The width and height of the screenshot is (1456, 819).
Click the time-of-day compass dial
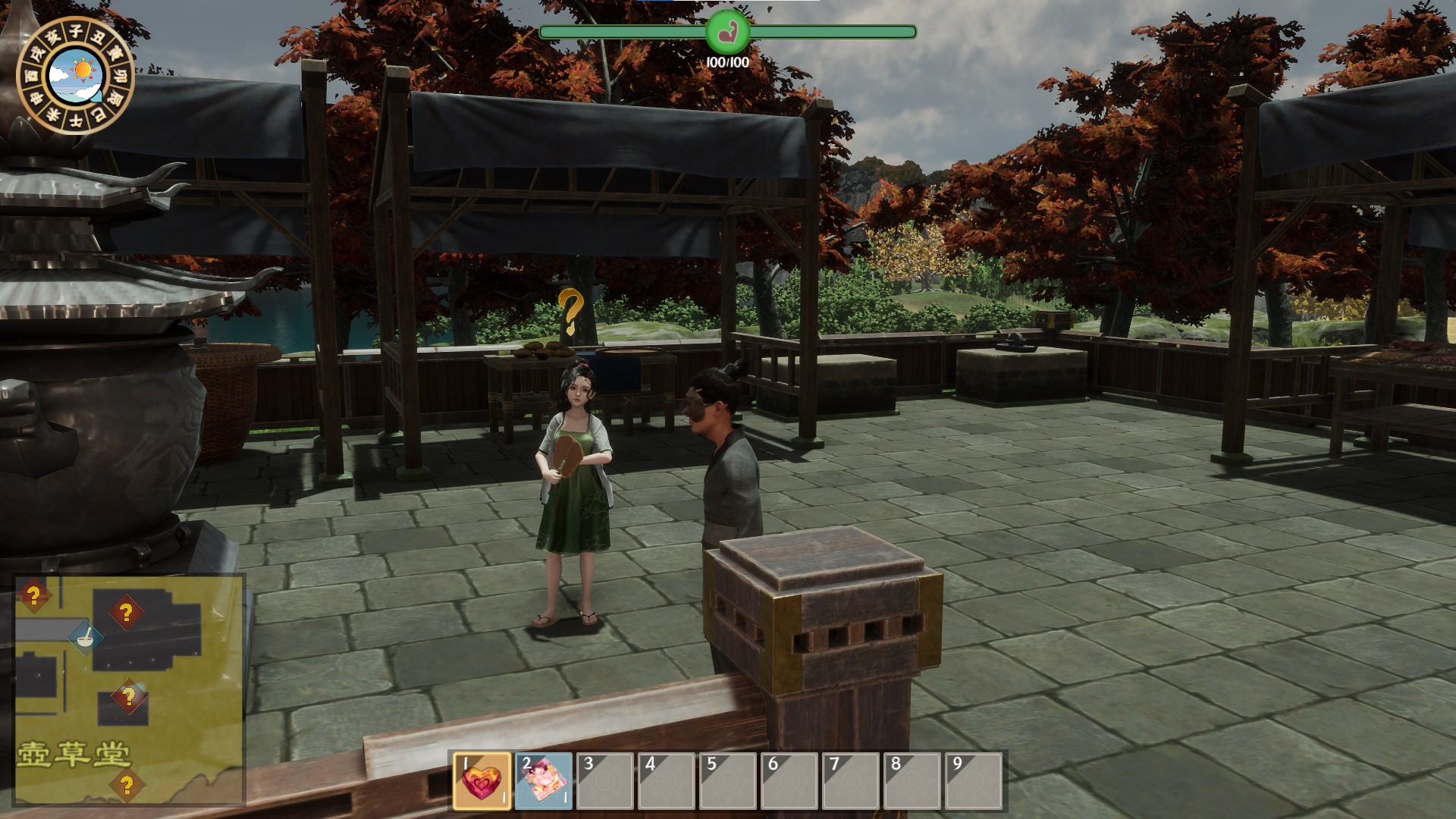75,75
